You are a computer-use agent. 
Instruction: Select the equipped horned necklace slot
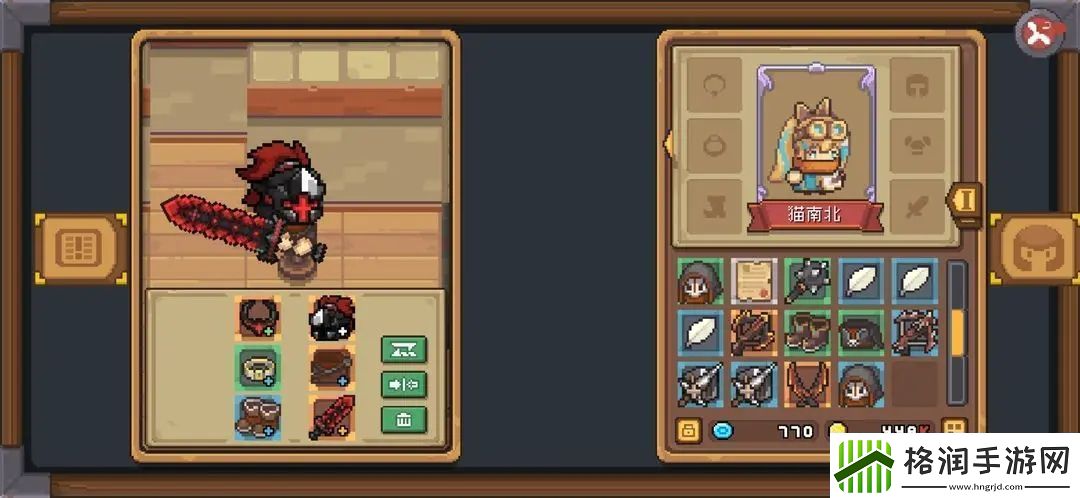click(x=258, y=319)
